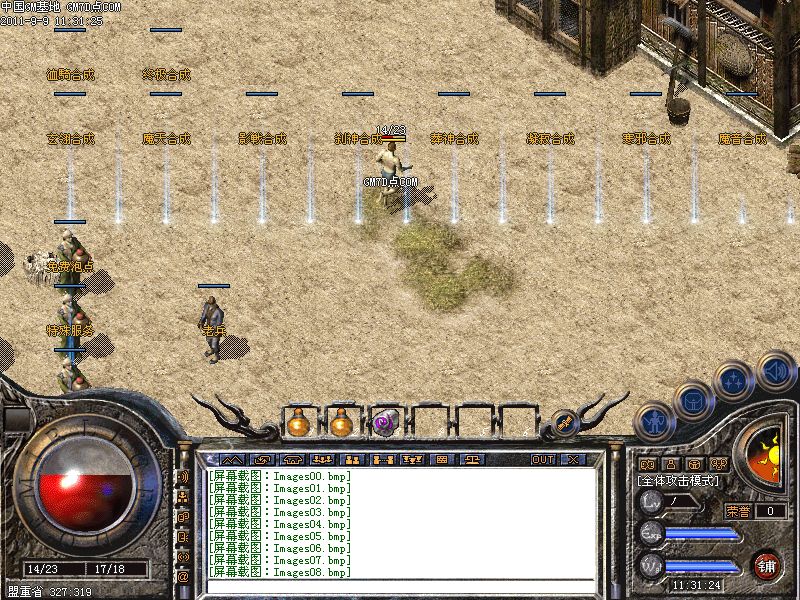
Task: Click the red 铺 shop button
Action: [767, 565]
